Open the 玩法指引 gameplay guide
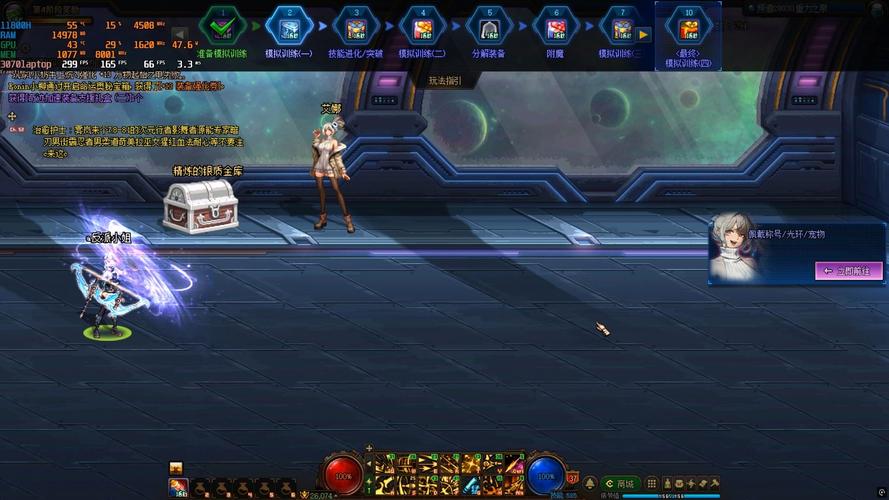The width and height of the screenshot is (889, 500). 445,80
